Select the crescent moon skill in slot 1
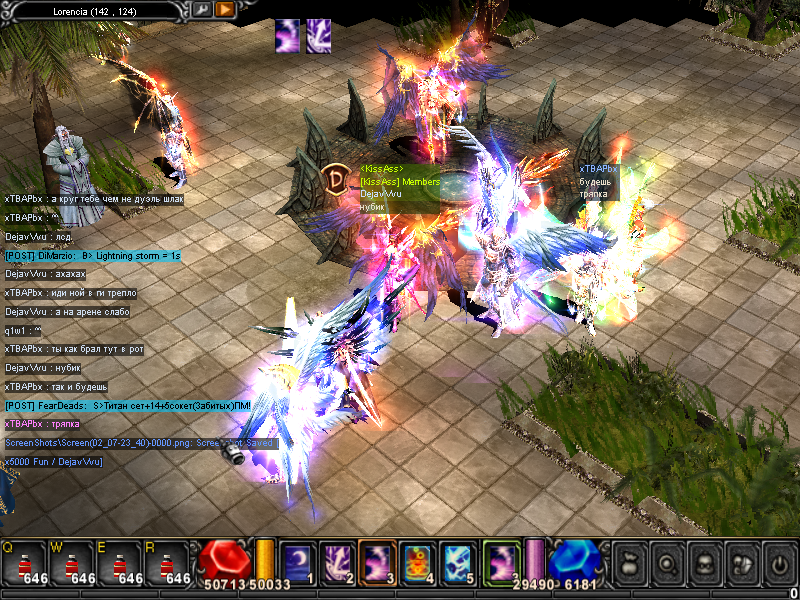 [x=298, y=562]
